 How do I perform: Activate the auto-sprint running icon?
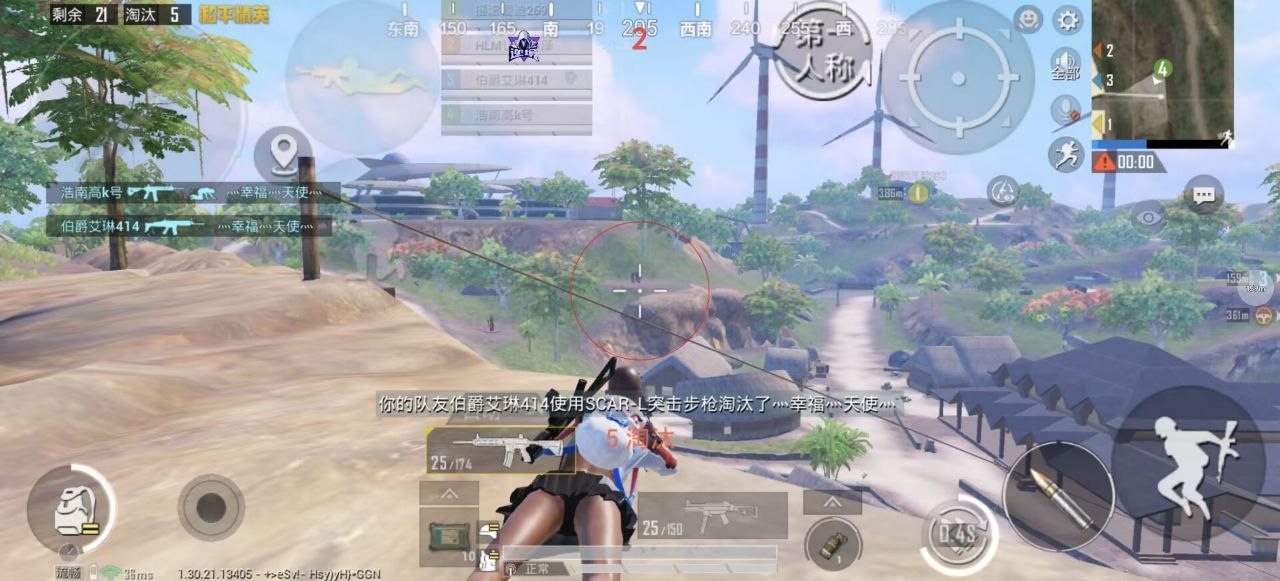click(1065, 153)
